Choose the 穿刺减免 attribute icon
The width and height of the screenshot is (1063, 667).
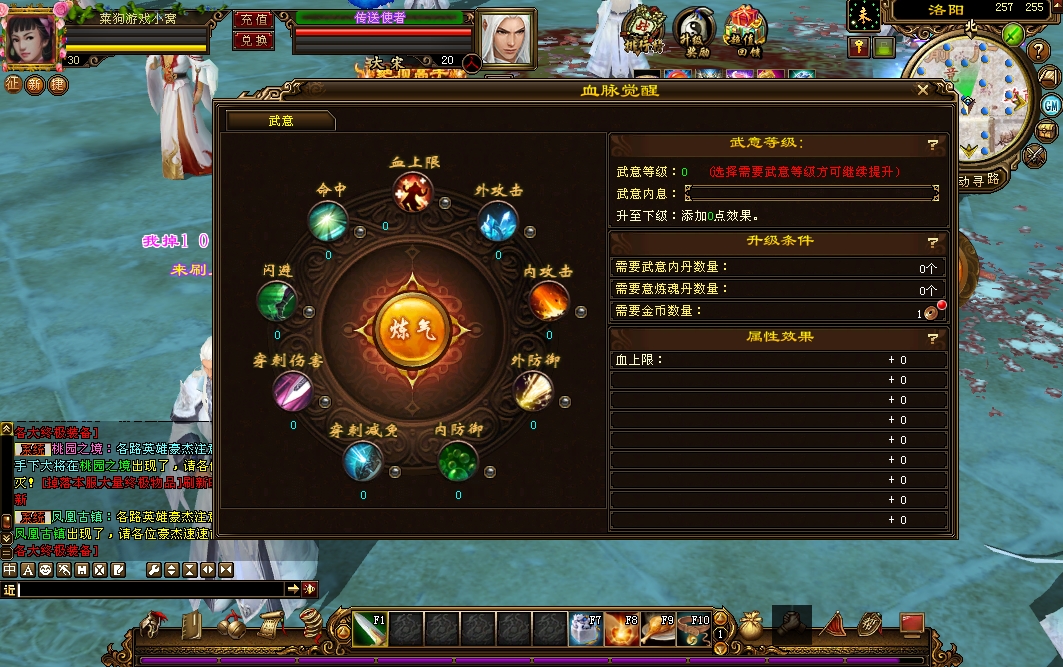[x=362, y=460]
